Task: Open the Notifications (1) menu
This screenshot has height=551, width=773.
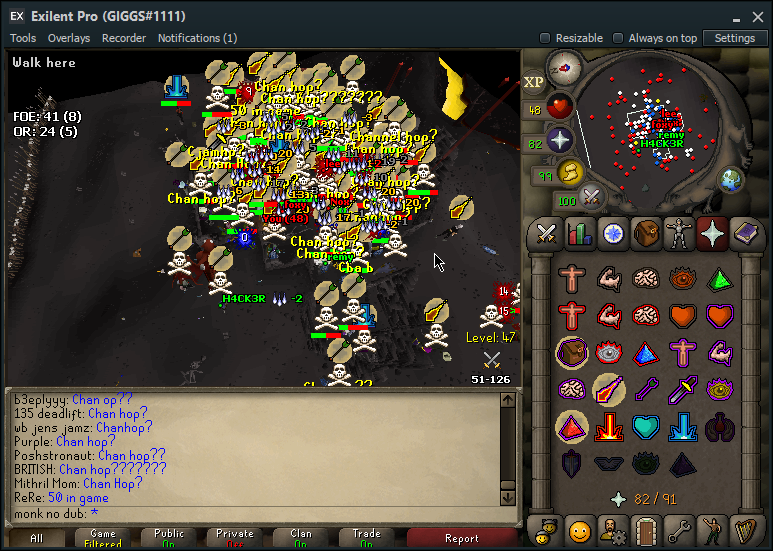Action: click(x=184, y=38)
